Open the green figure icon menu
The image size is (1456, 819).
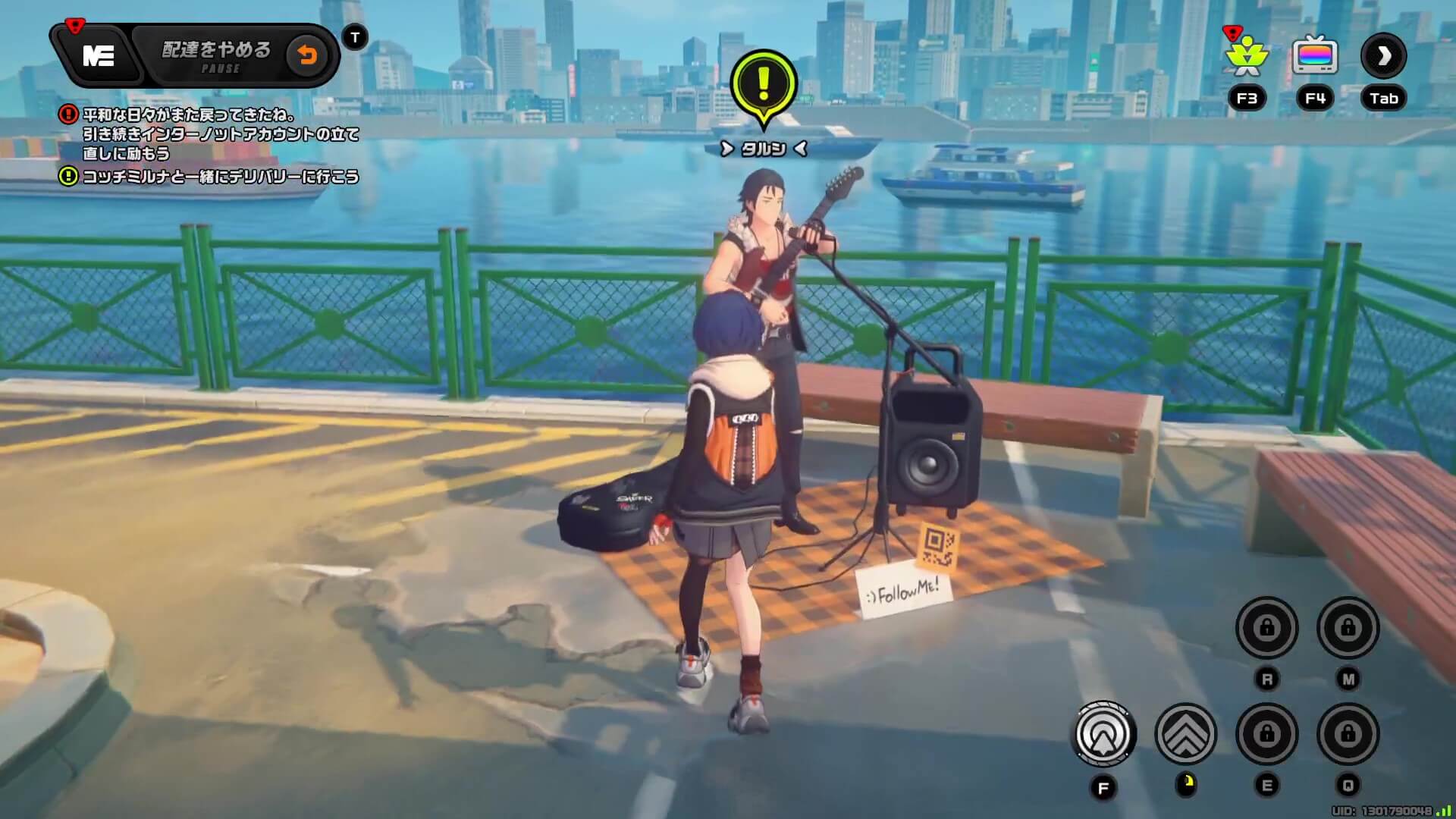tap(1246, 57)
